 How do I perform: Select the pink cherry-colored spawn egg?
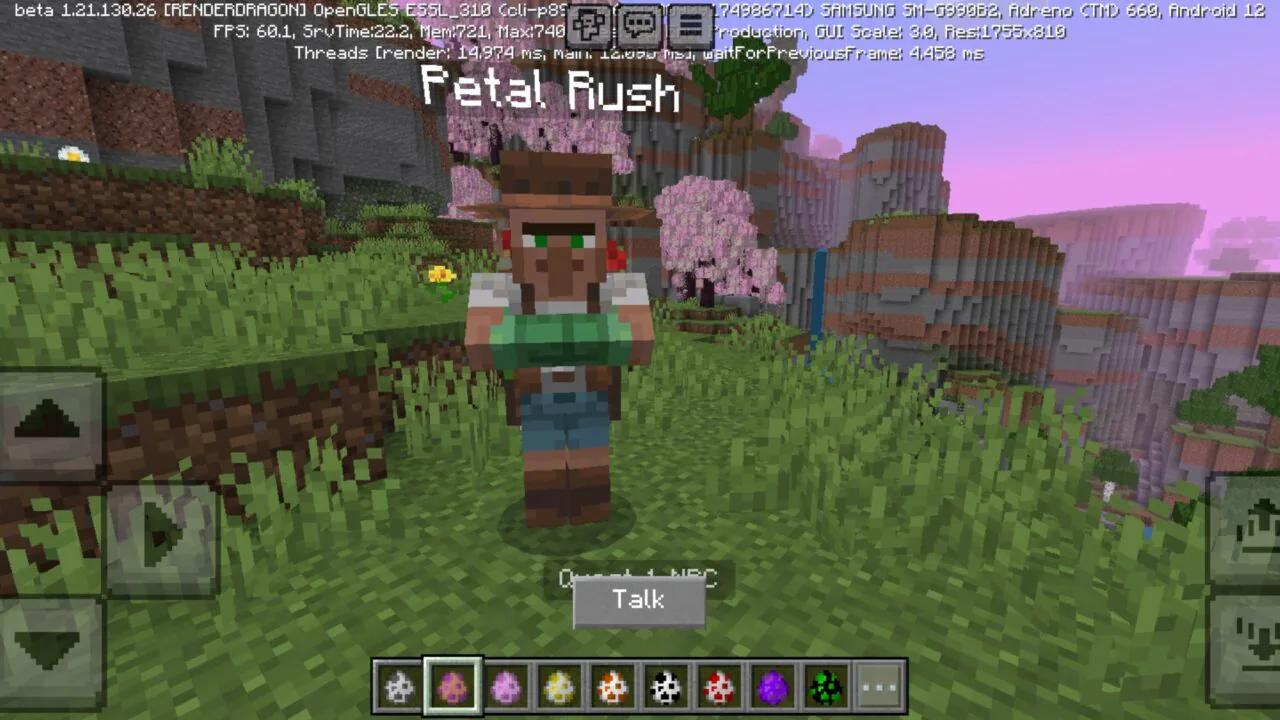505,685
